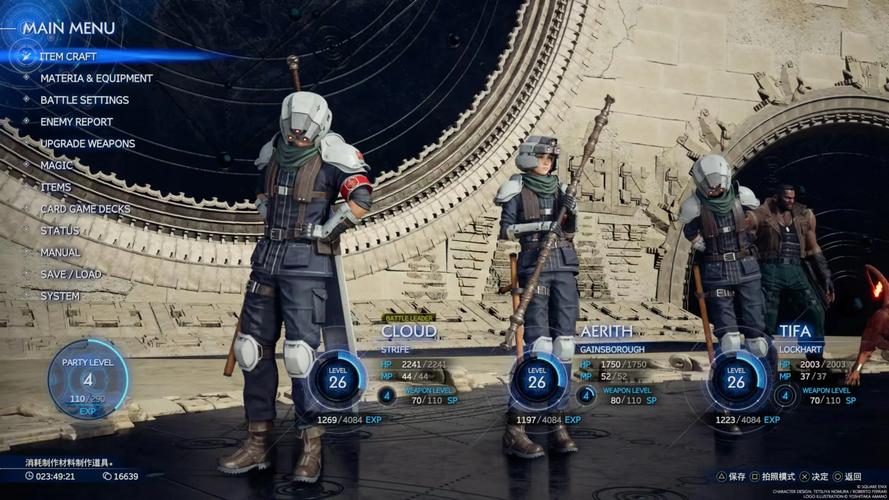Choose the Enemy Report entry
This screenshot has width=889, height=500.
[x=76, y=122]
